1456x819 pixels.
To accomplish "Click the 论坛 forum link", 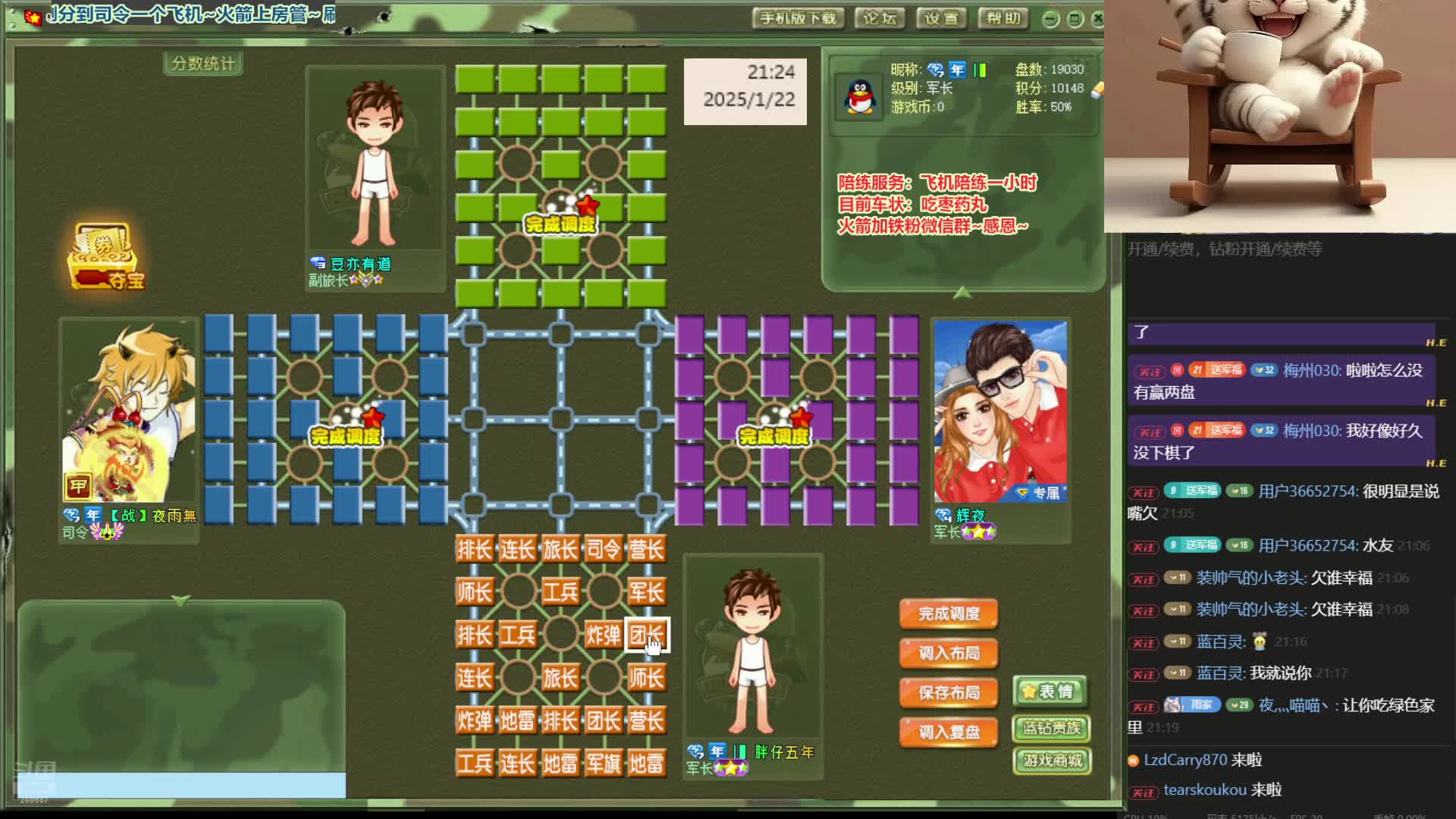I will coord(881,18).
